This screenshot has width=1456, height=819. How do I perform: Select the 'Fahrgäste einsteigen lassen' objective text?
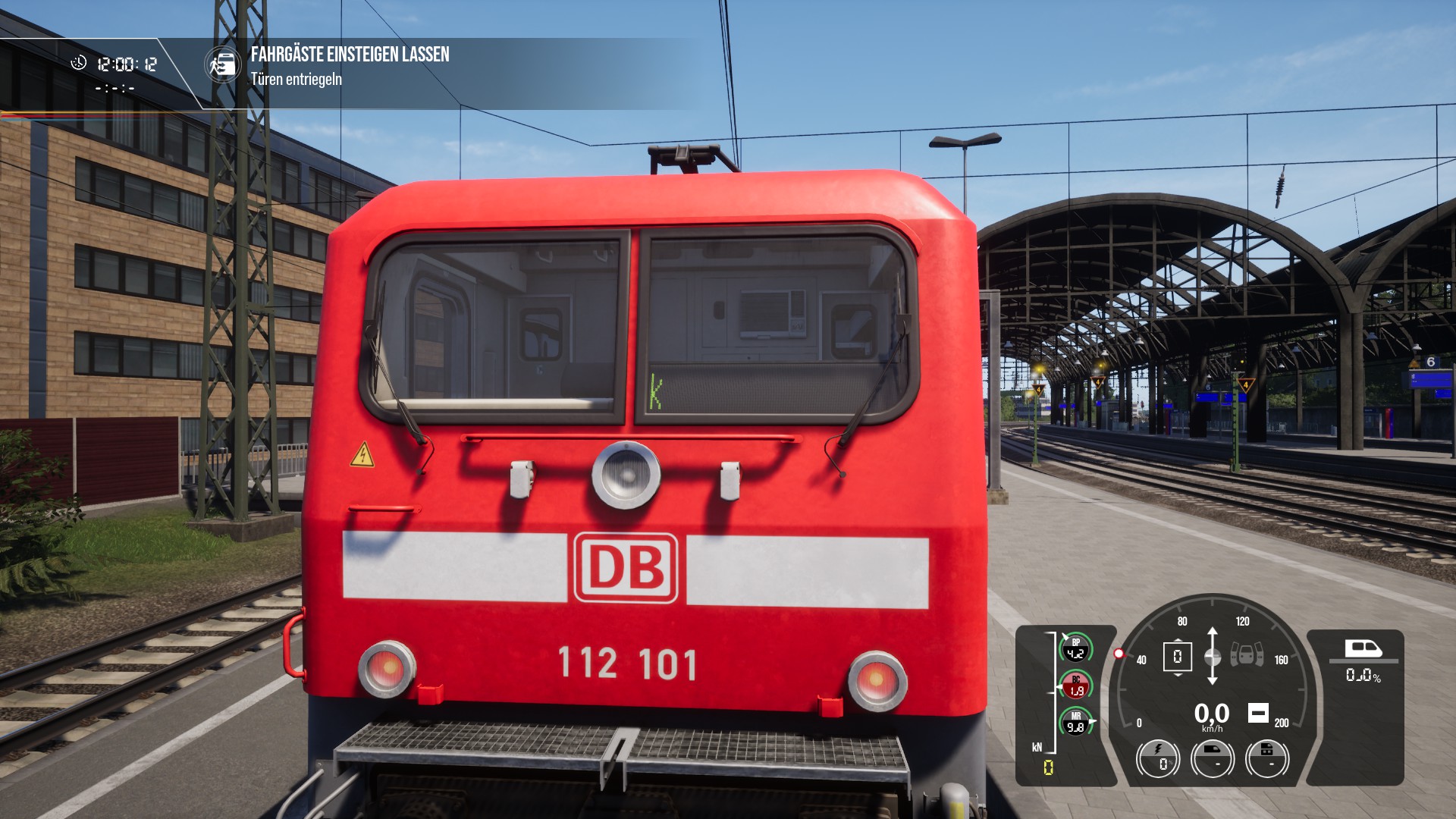point(350,55)
